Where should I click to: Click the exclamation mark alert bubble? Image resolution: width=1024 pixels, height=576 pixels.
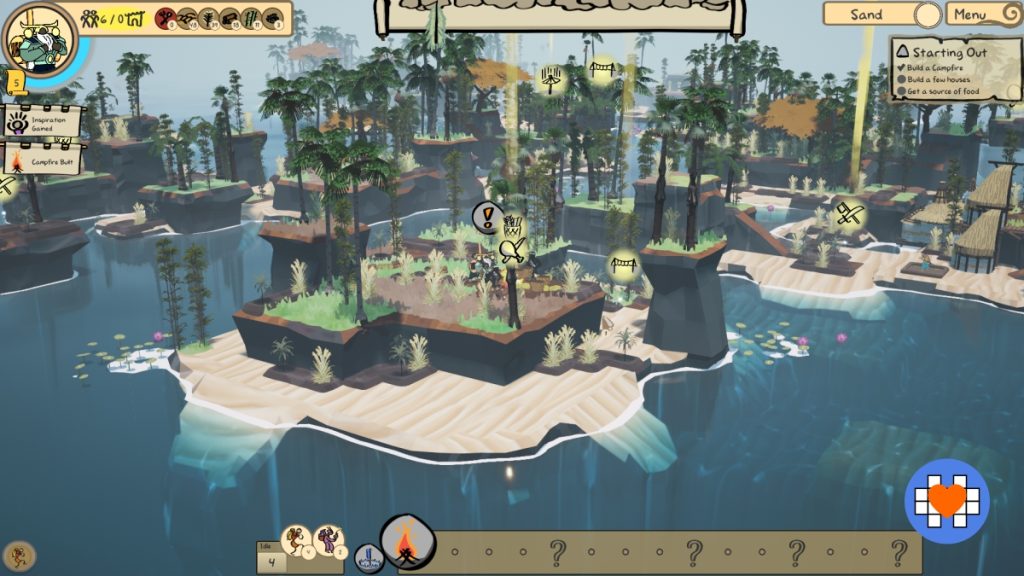pyautogui.click(x=487, y=215)
